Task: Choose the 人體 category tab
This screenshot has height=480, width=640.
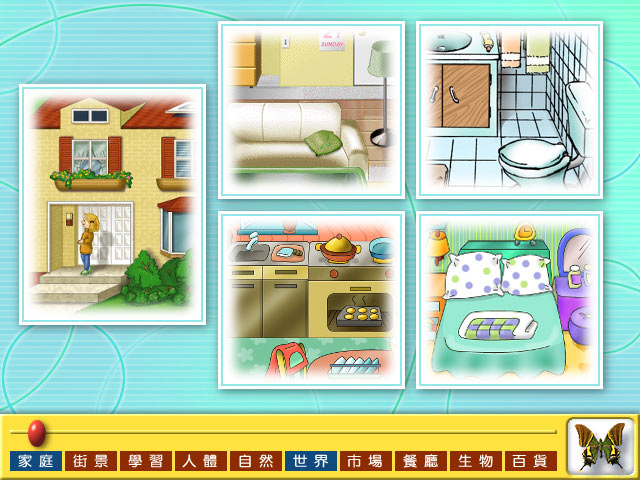Action: click(201, 461)
